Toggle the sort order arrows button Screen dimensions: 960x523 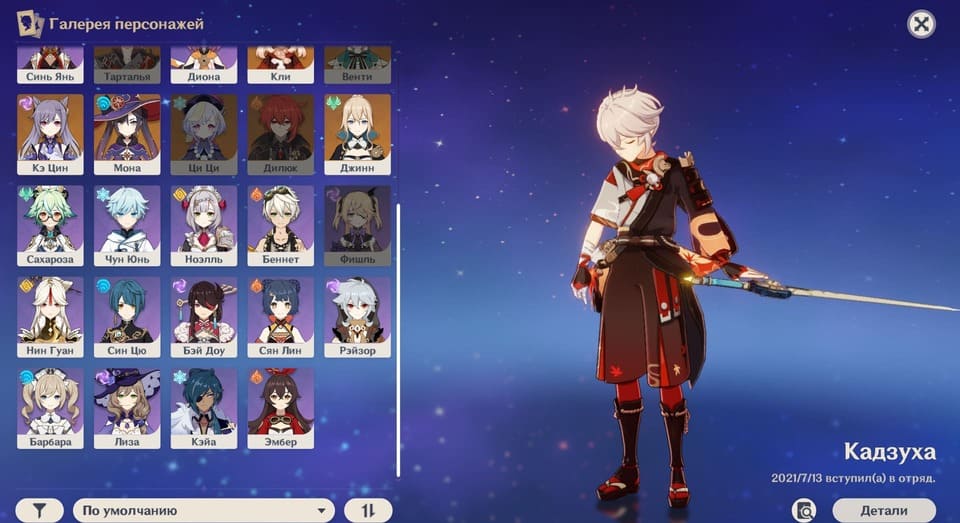368,510
